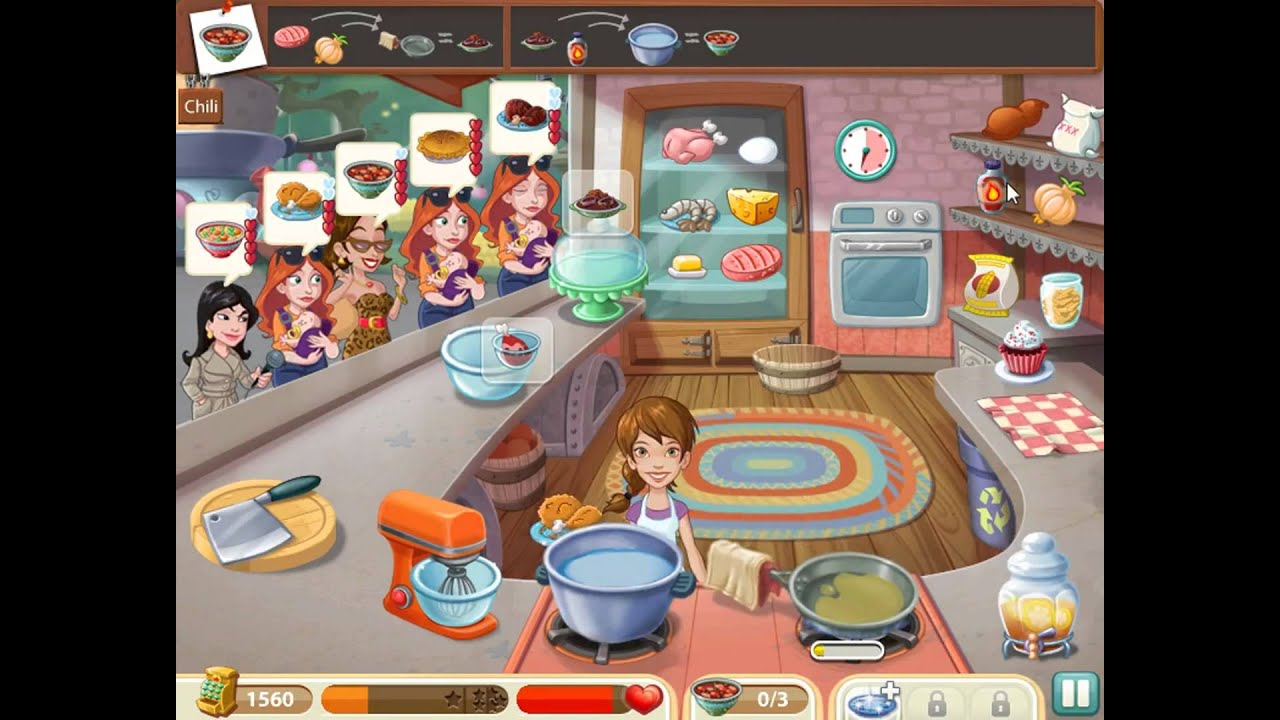
Task: Choose the cheese wedge in the fridge
Action: click(x=752, y=206)
